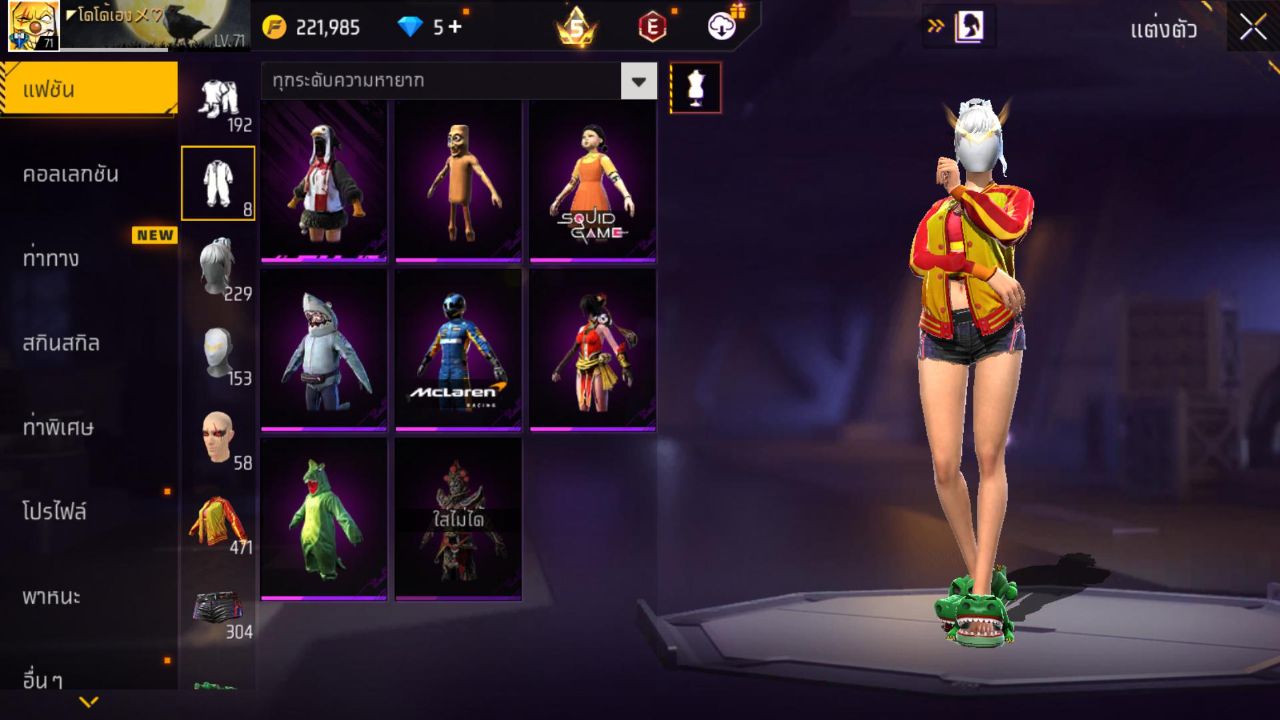Equip the shark costume
Screen dimensions: 1280x720
[x=324, y=349]
